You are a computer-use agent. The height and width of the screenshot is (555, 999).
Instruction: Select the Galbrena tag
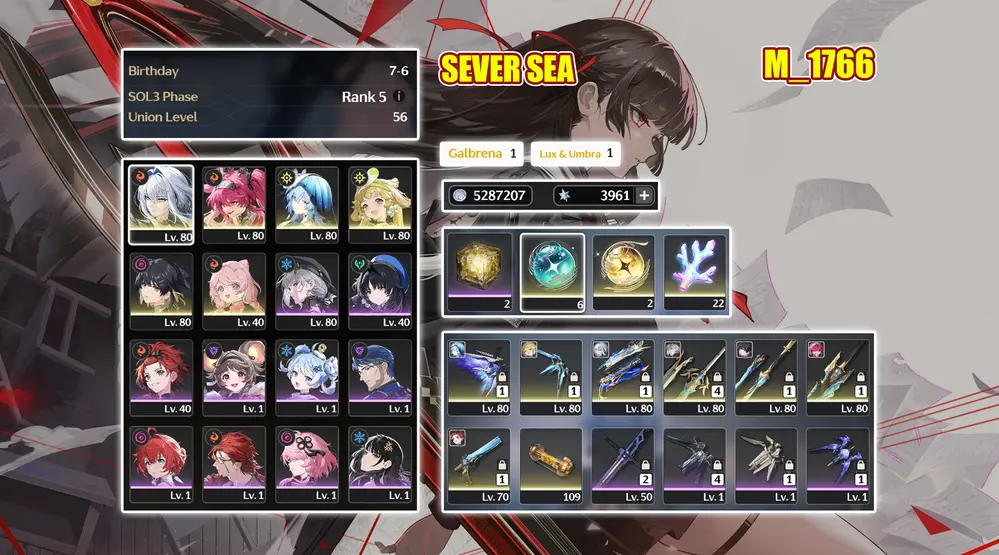[482, 154]
